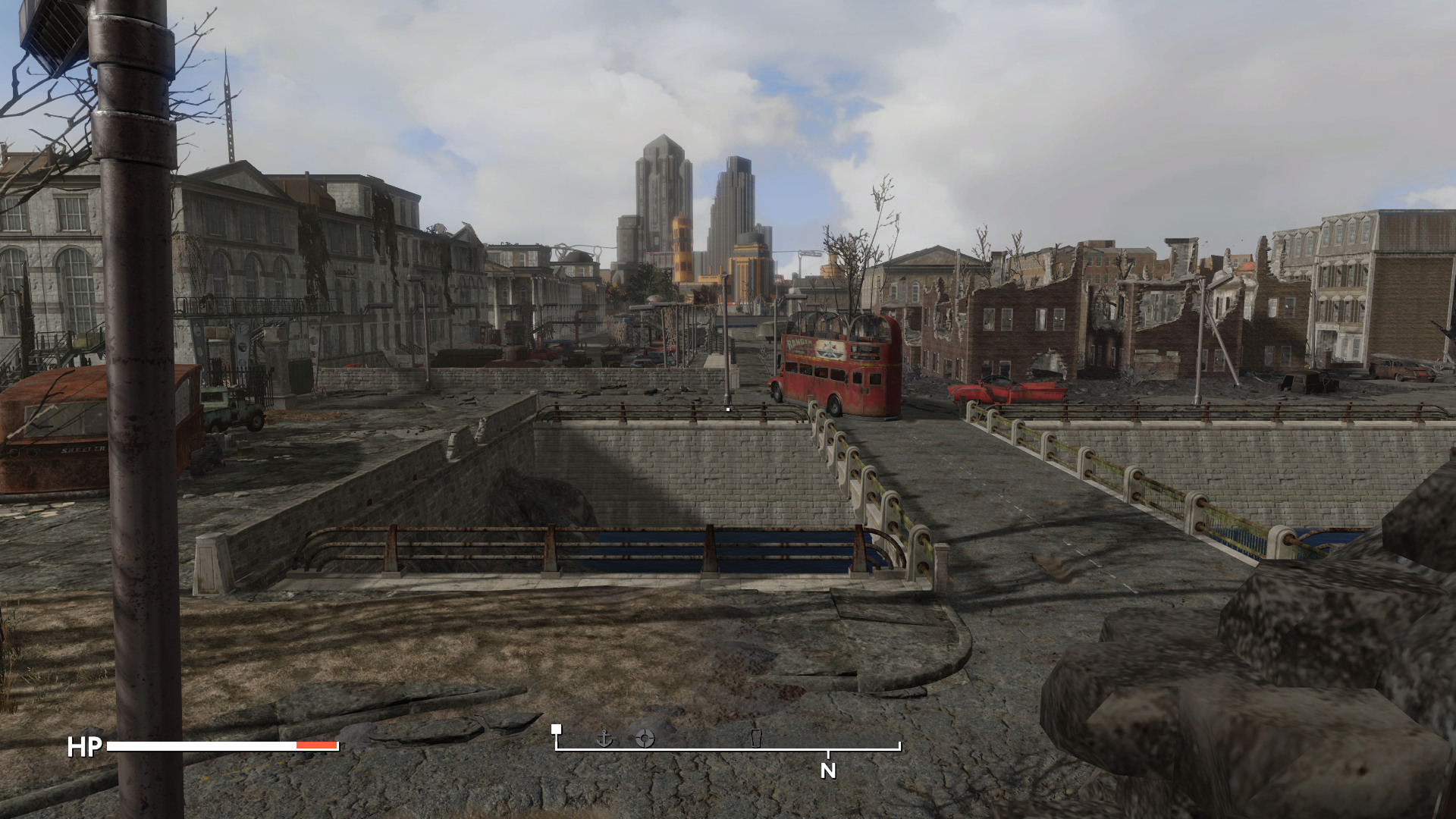Select the crosshair target marker on compass

645,738
